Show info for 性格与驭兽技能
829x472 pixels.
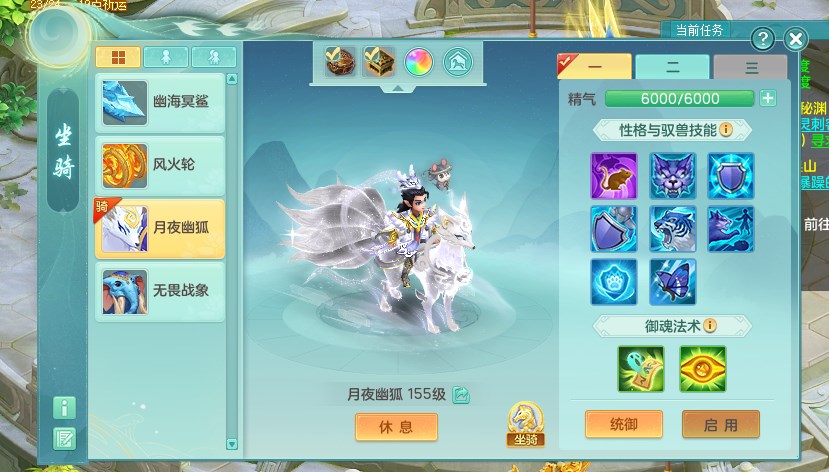coord(726,130)
